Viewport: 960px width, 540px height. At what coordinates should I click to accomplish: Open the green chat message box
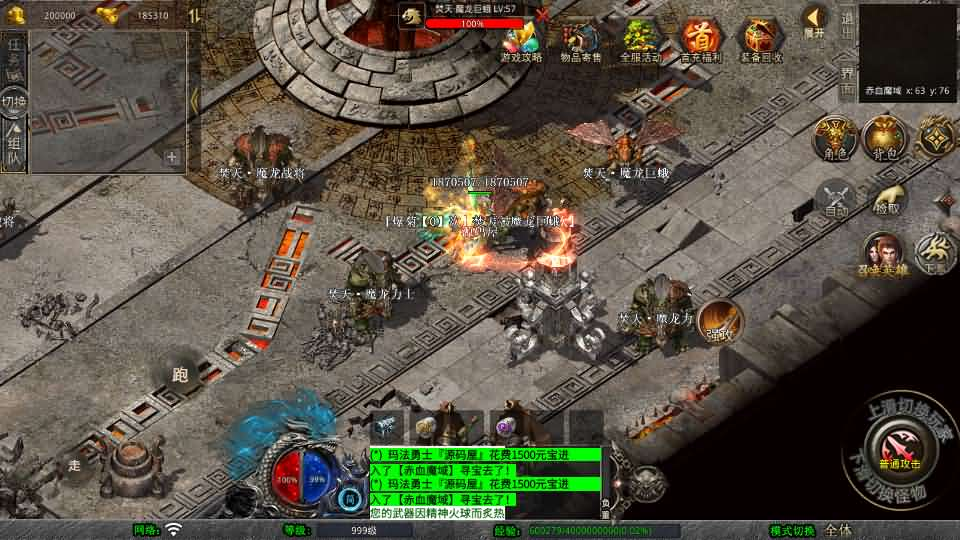[x=485, y=482]
